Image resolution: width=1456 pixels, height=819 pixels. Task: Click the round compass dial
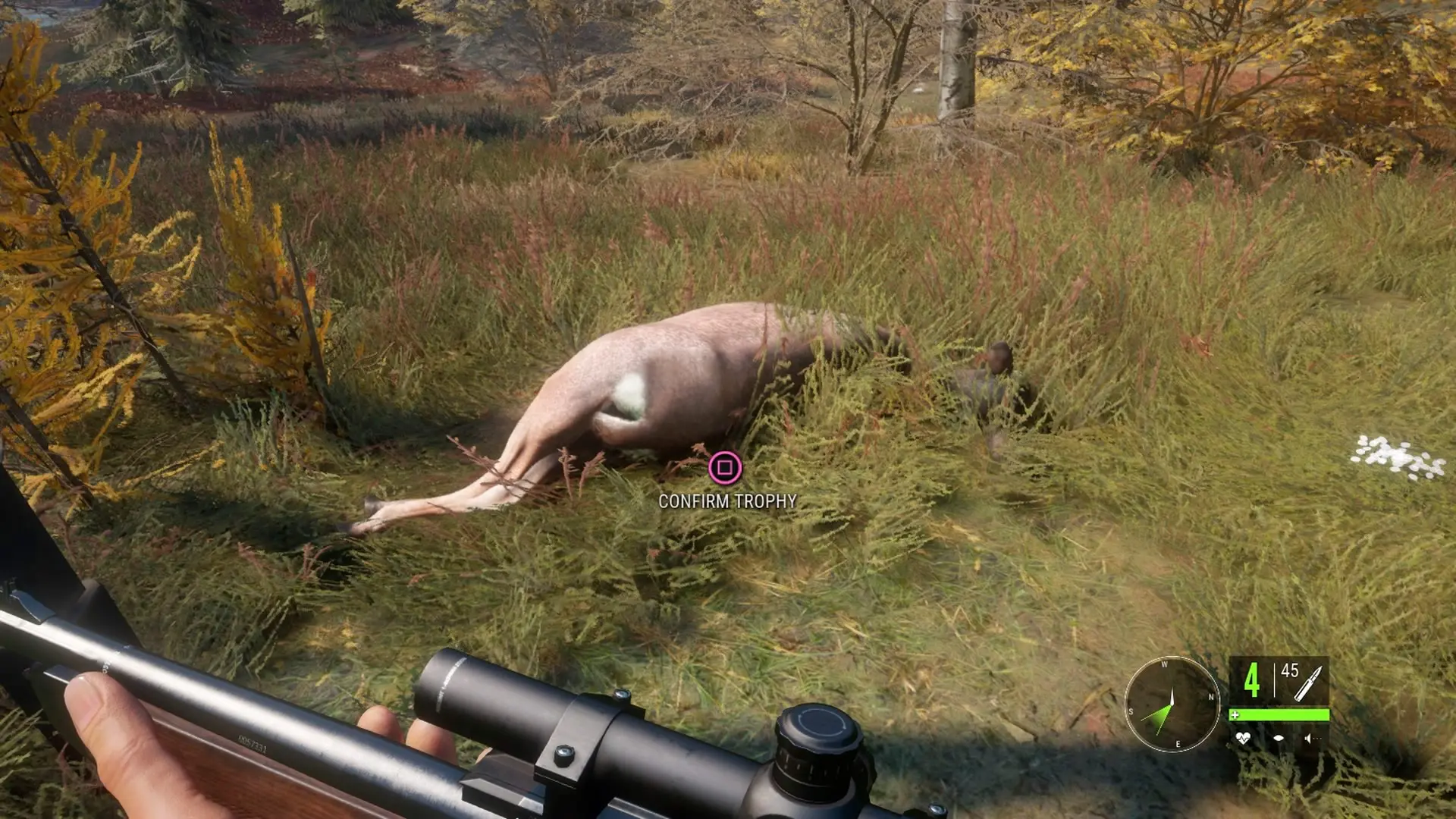[x=1172, y=704]
